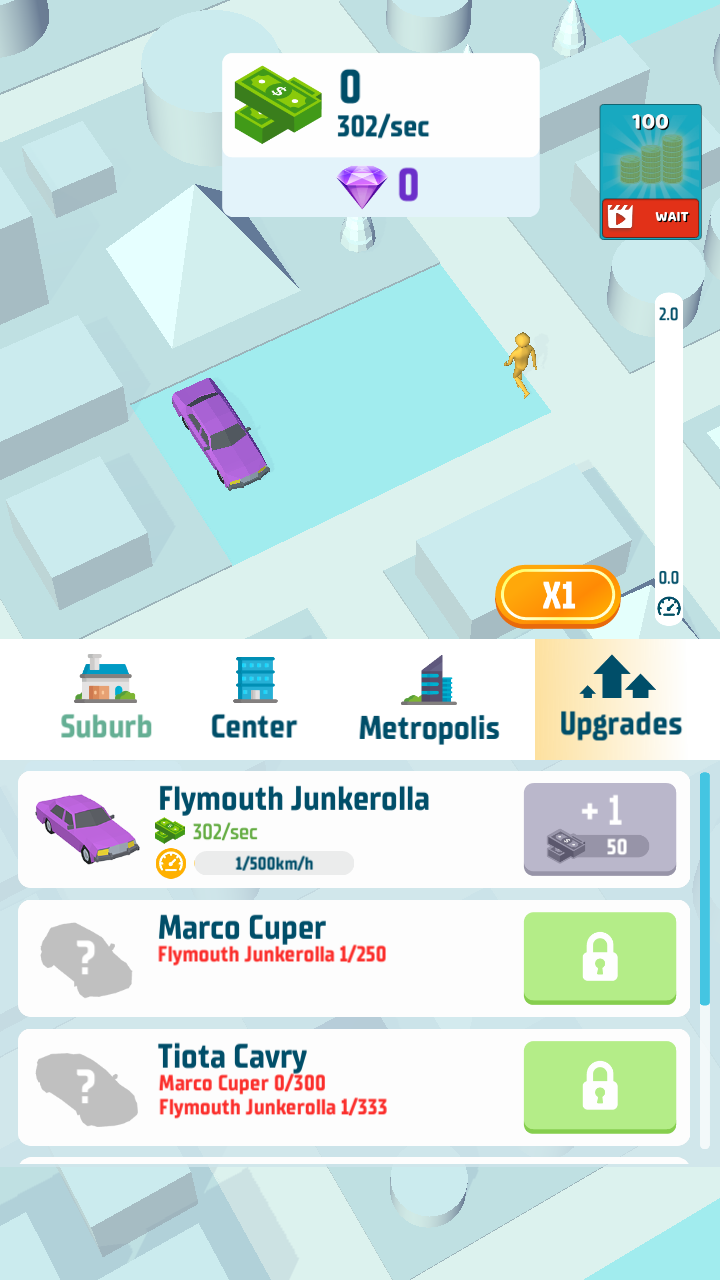720x1280 pixels.
Task: Switch to the Suburb tab
Action: (x=105, y=700)
